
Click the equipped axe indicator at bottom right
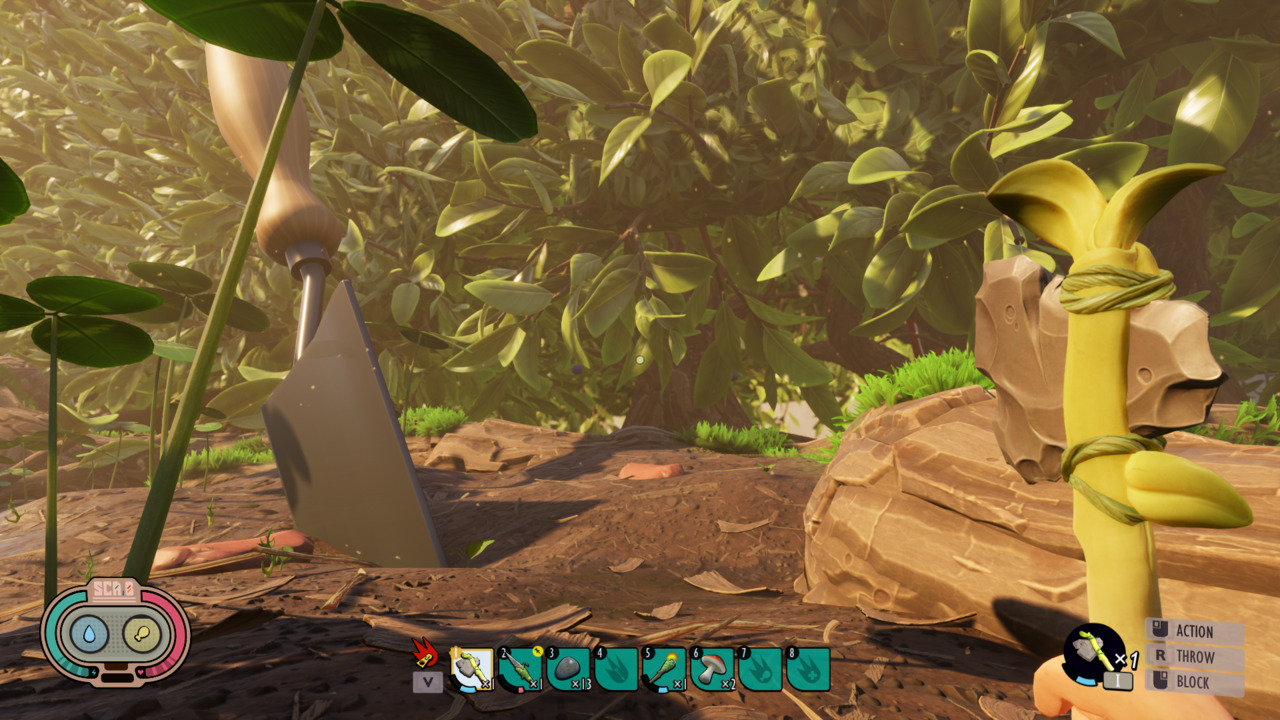click(1094, 651)
